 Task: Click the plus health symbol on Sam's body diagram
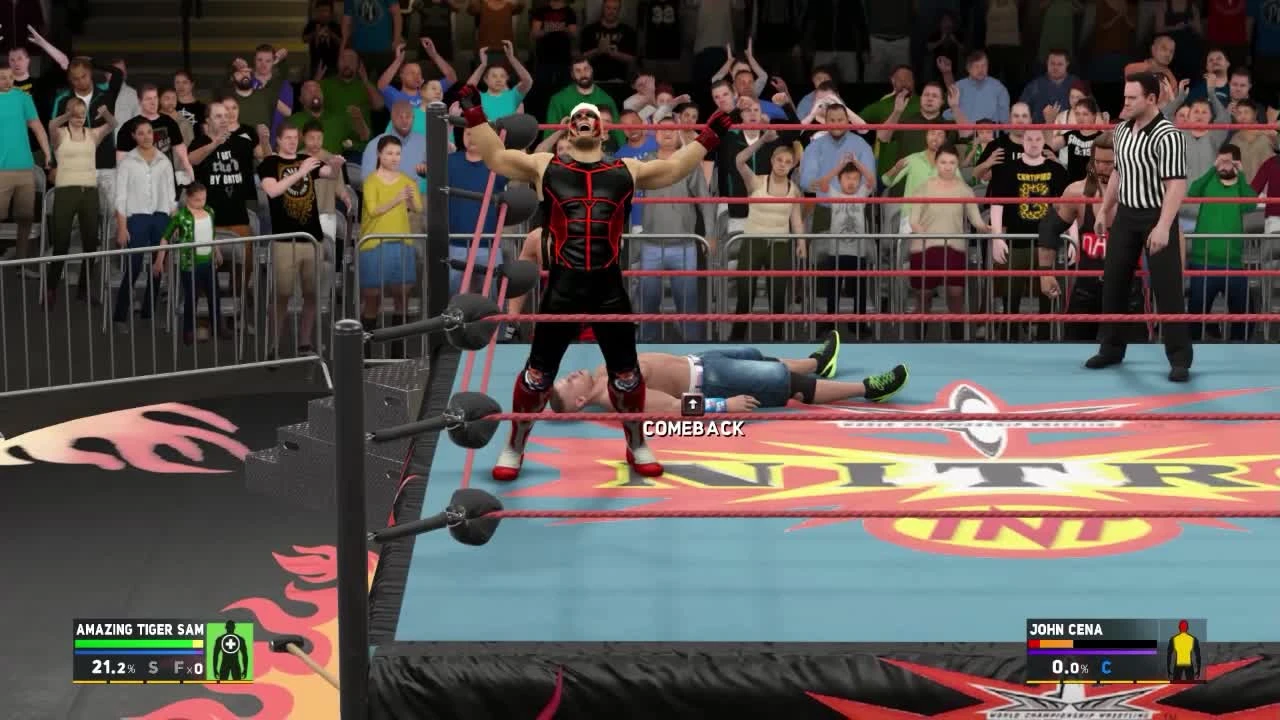(230, 642)
